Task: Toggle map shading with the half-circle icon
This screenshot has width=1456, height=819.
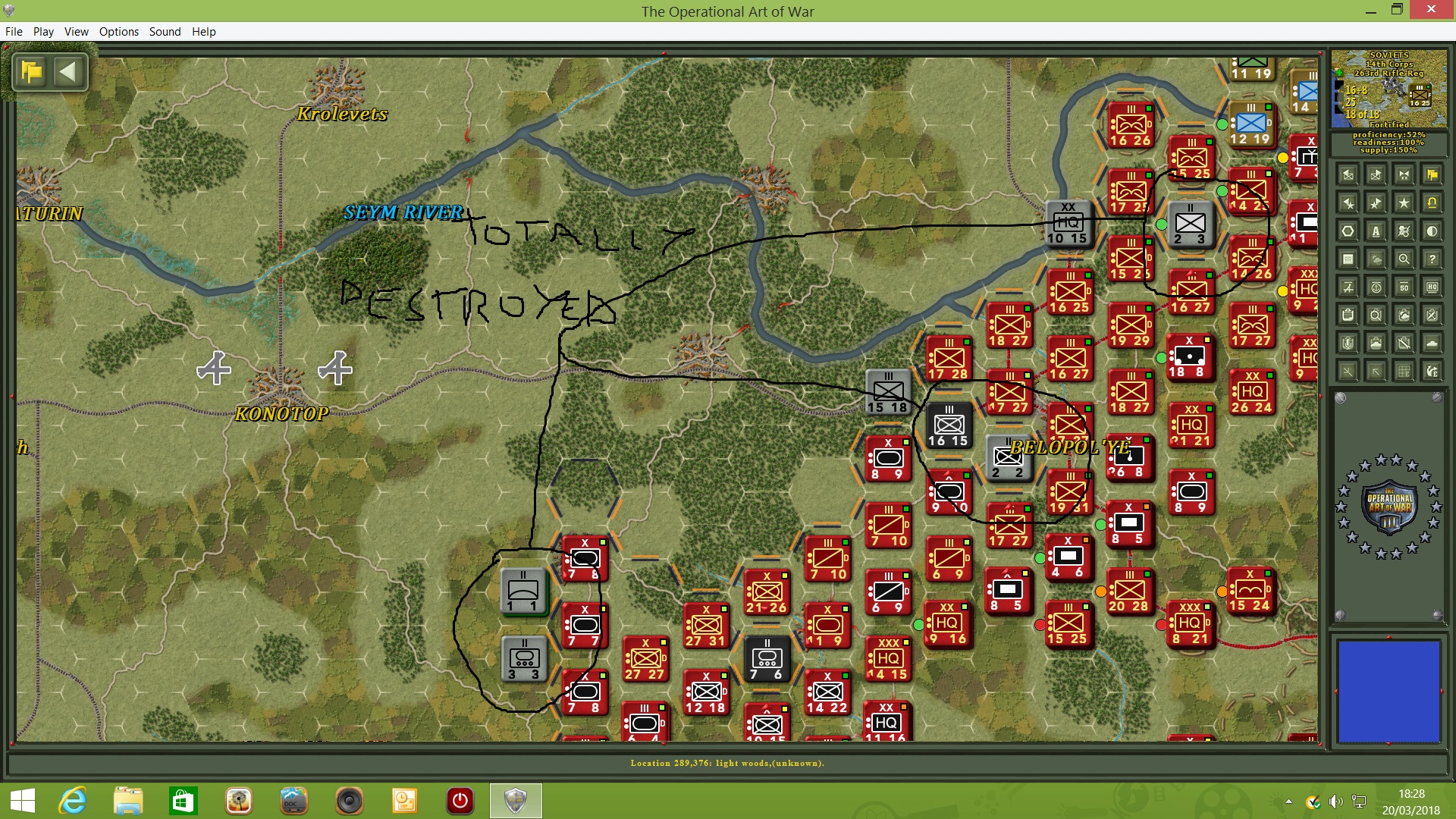Action: 1432,231
